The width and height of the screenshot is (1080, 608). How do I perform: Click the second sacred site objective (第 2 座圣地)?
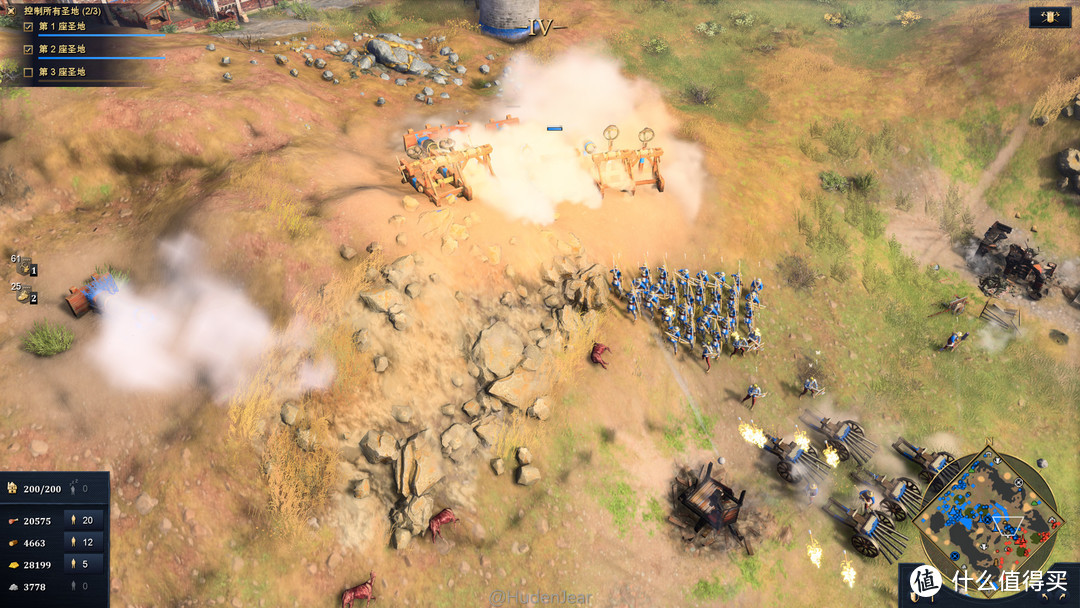pyautogui.click(x=62, y=50)
